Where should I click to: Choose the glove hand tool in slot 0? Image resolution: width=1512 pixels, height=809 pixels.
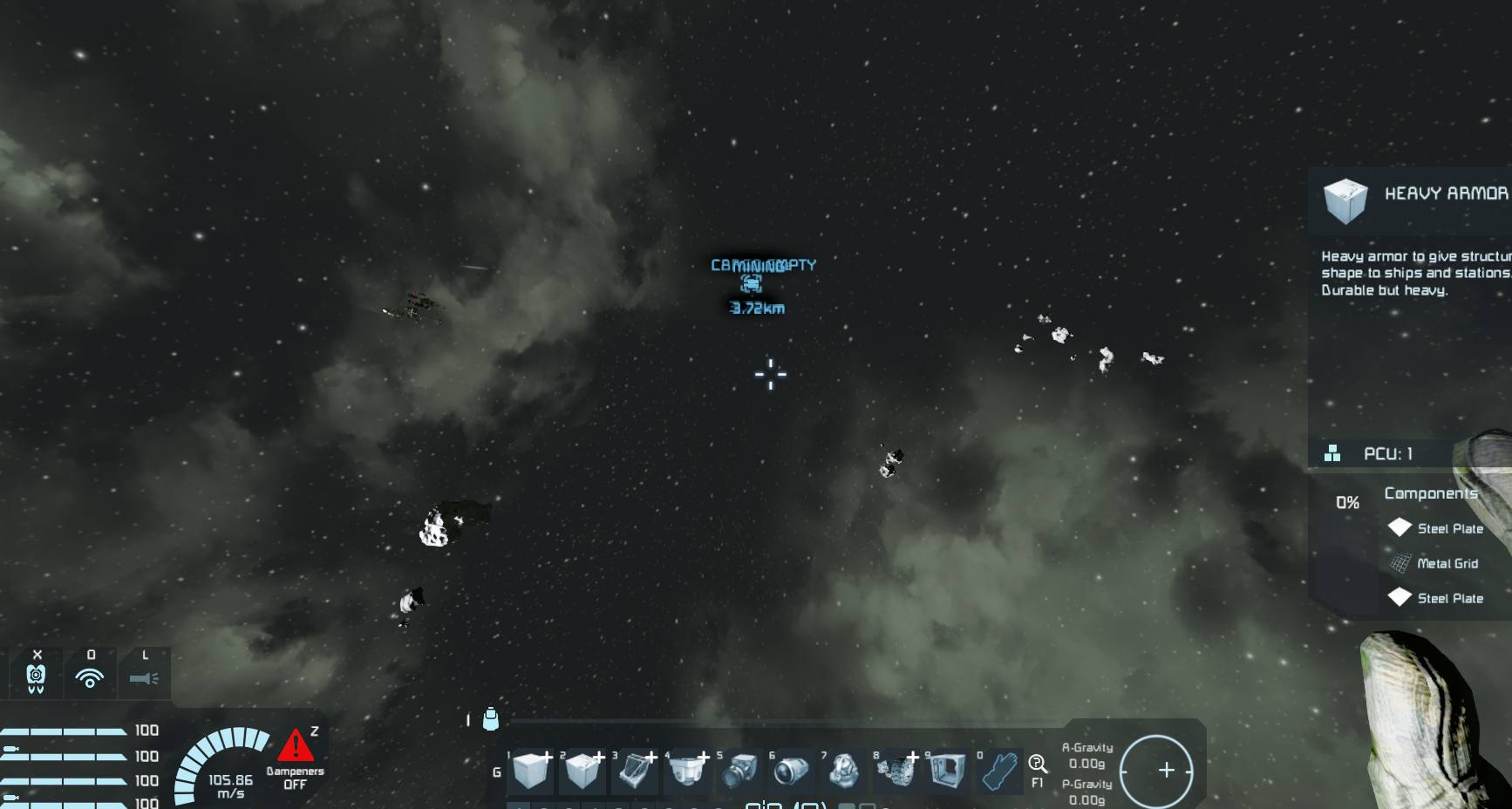pos(1000,771)
